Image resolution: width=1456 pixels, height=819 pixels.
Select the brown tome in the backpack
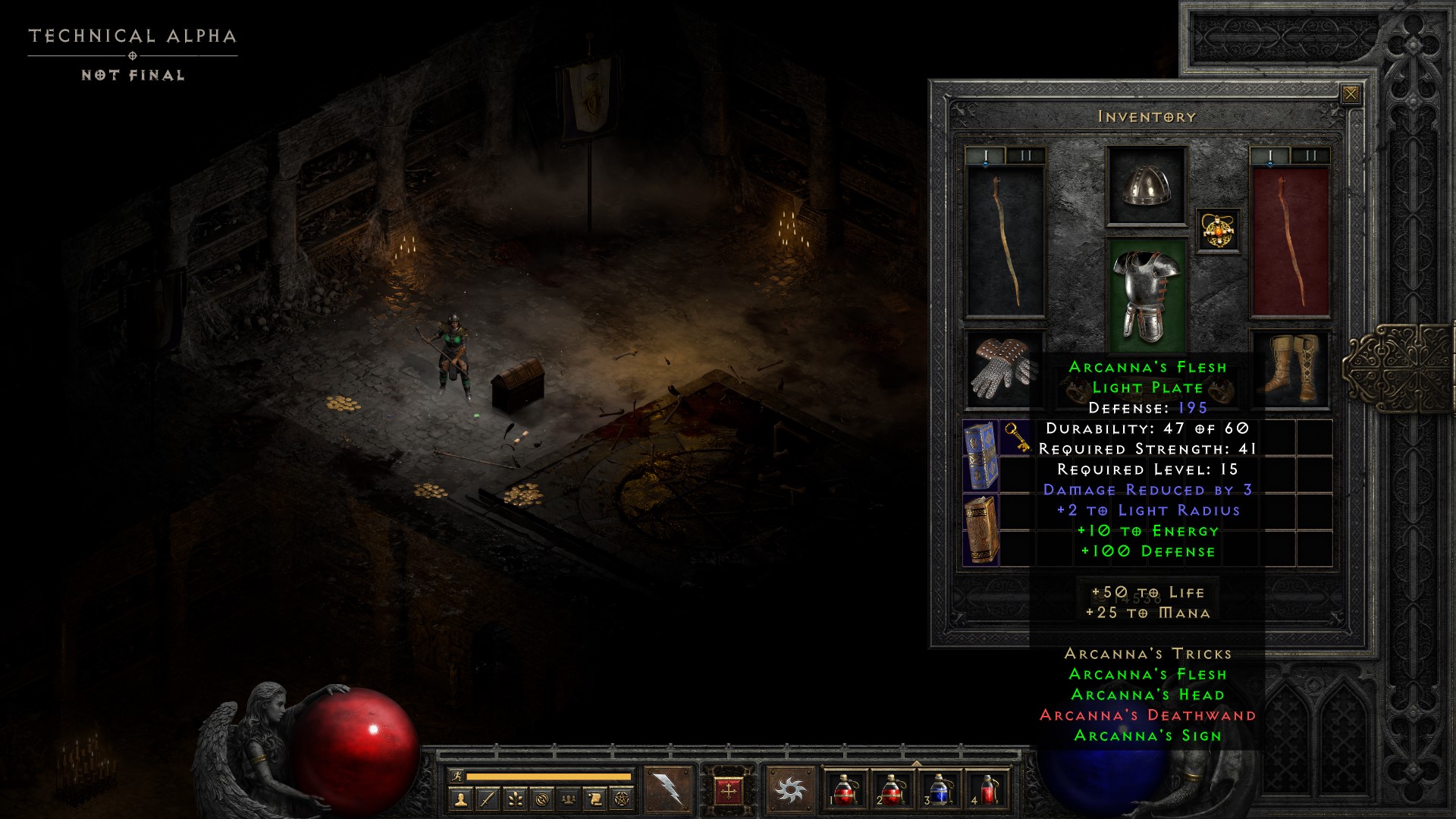pos(981,529)
